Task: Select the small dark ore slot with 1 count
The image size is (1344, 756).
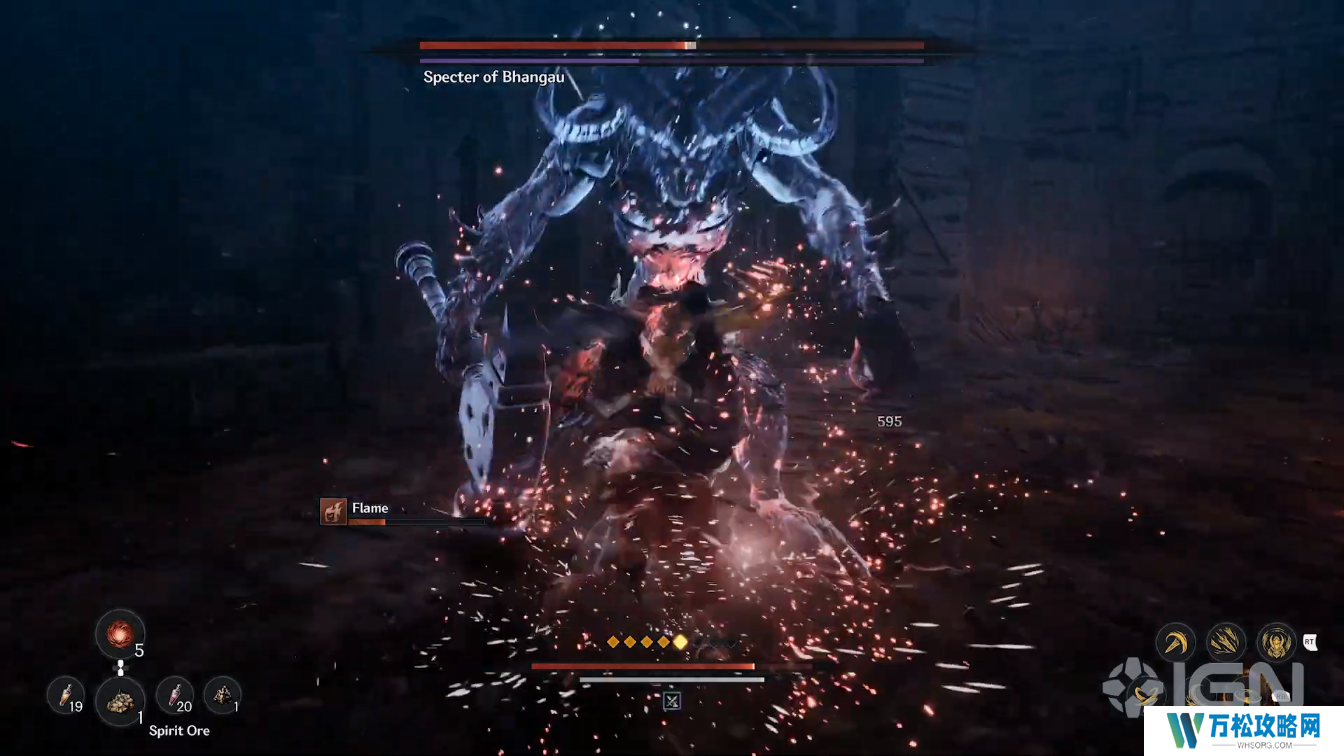Action: pyautogui.click(x=221, y=695)
